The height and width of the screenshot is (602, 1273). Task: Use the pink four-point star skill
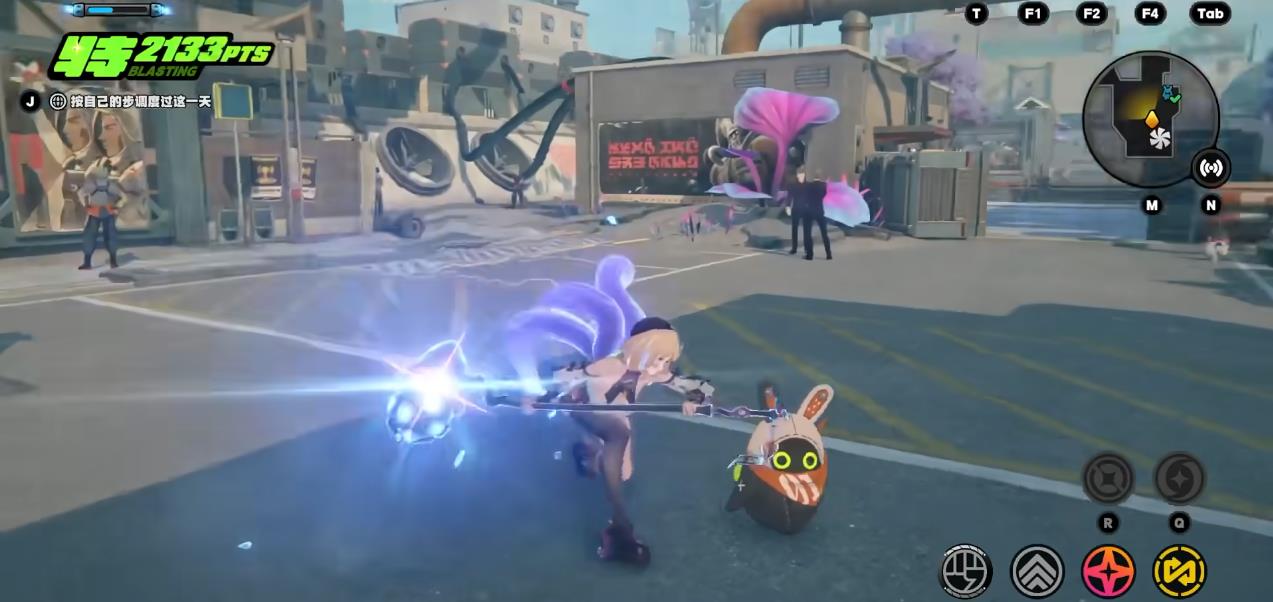coord(1108,571)
